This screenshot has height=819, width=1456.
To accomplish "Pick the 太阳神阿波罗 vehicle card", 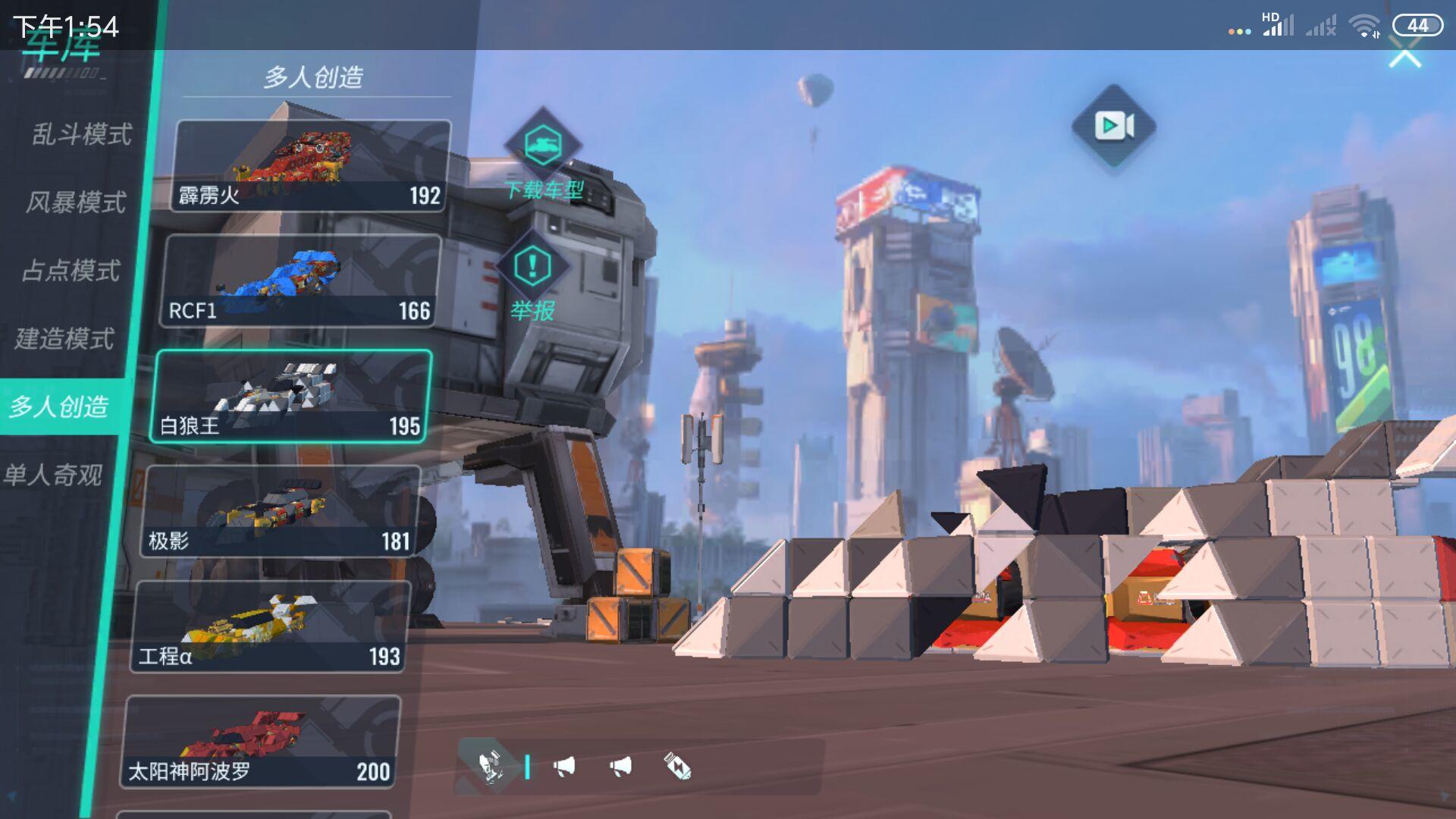I will [x=260, y=742].
